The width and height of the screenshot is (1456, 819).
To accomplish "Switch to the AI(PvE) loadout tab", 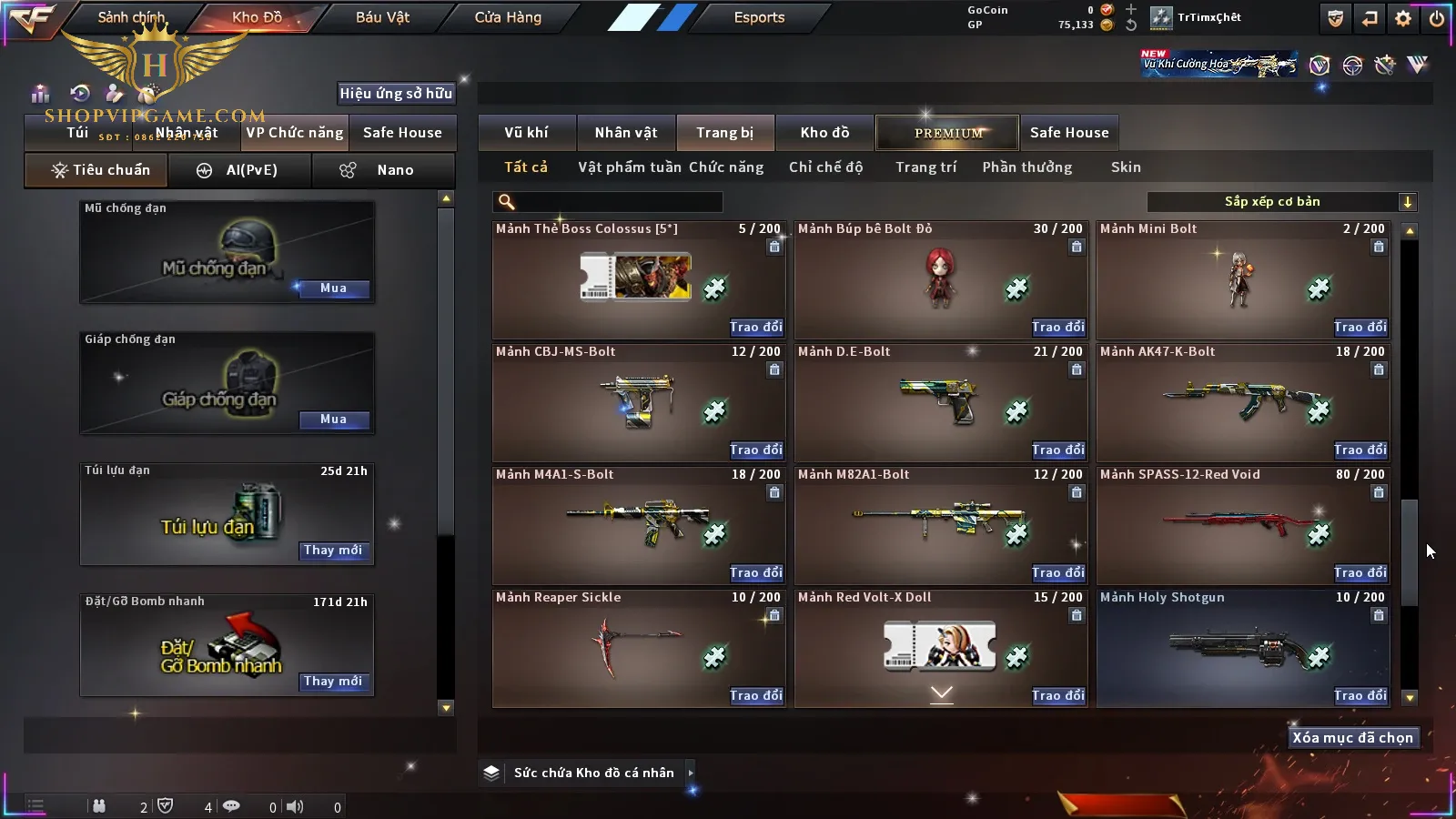I will pyautogui.click(x=240, y=170).
